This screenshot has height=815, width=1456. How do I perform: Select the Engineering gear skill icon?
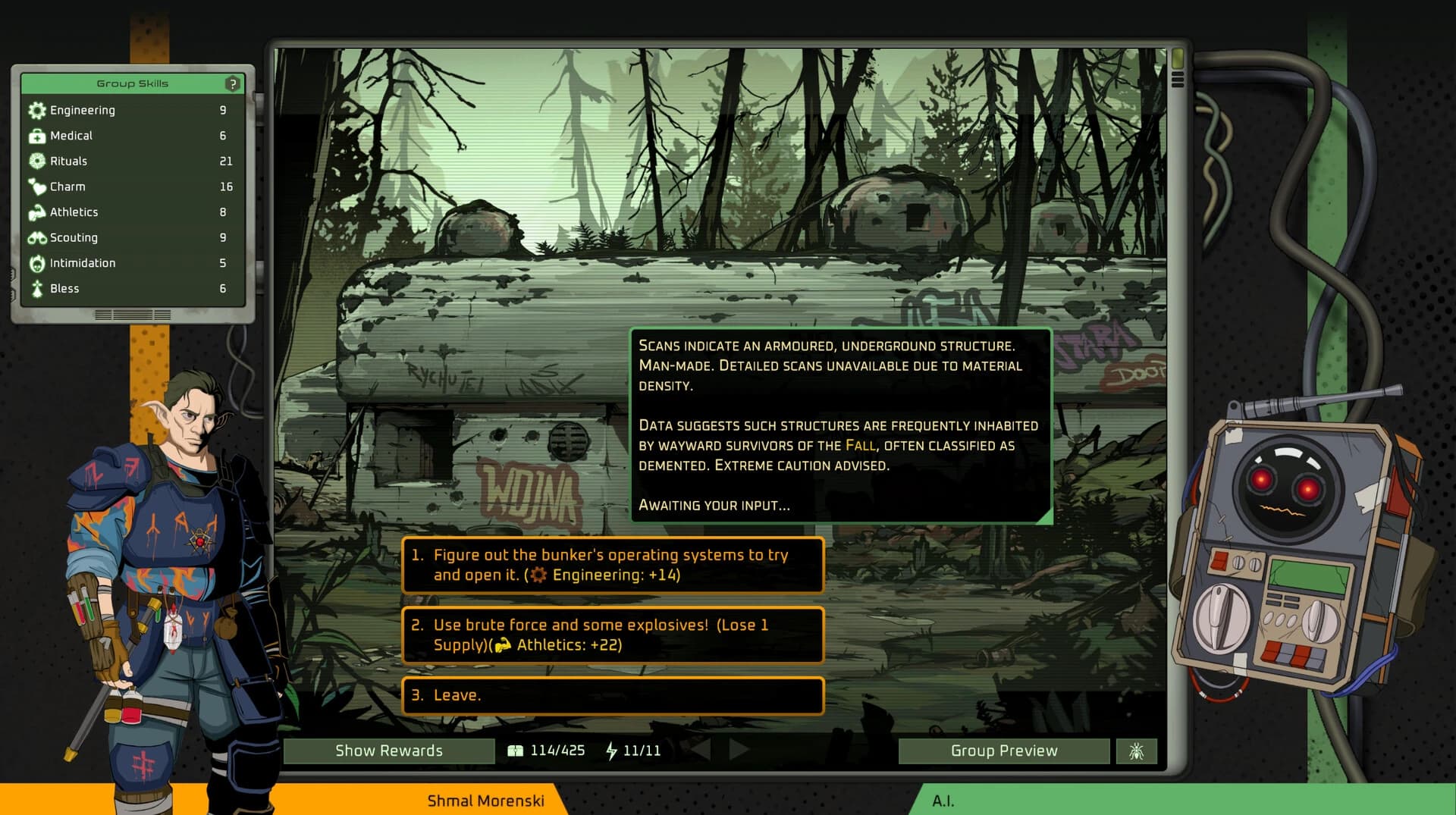[36, 110]
